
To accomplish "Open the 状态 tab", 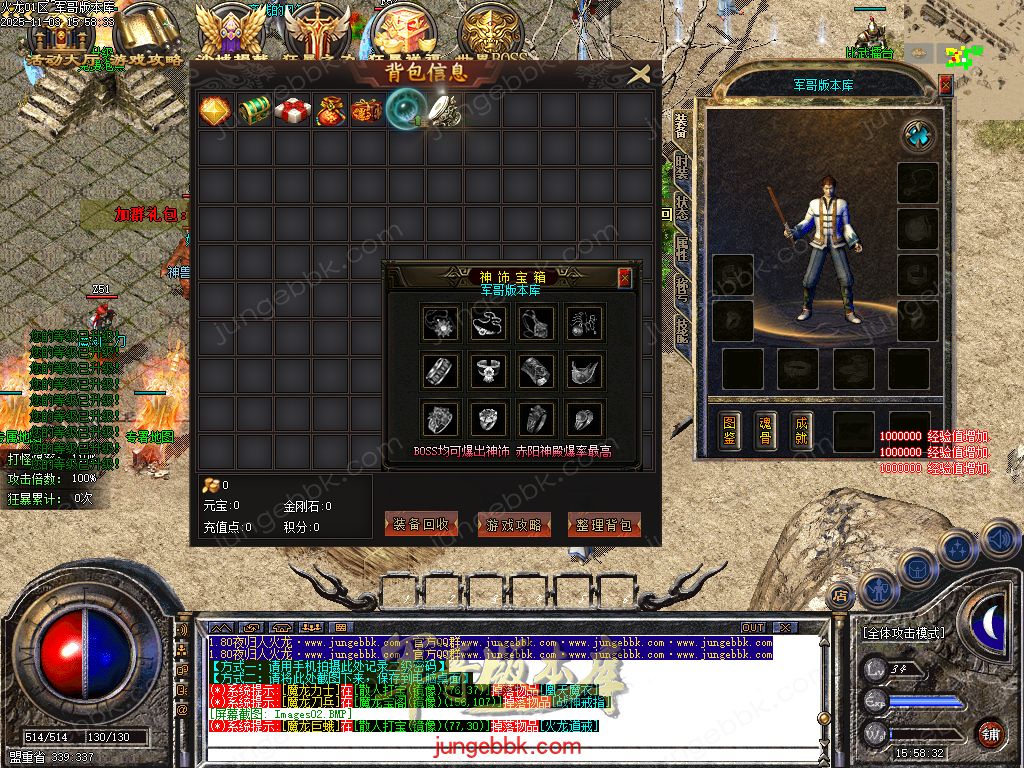I will tap(682, 206).
